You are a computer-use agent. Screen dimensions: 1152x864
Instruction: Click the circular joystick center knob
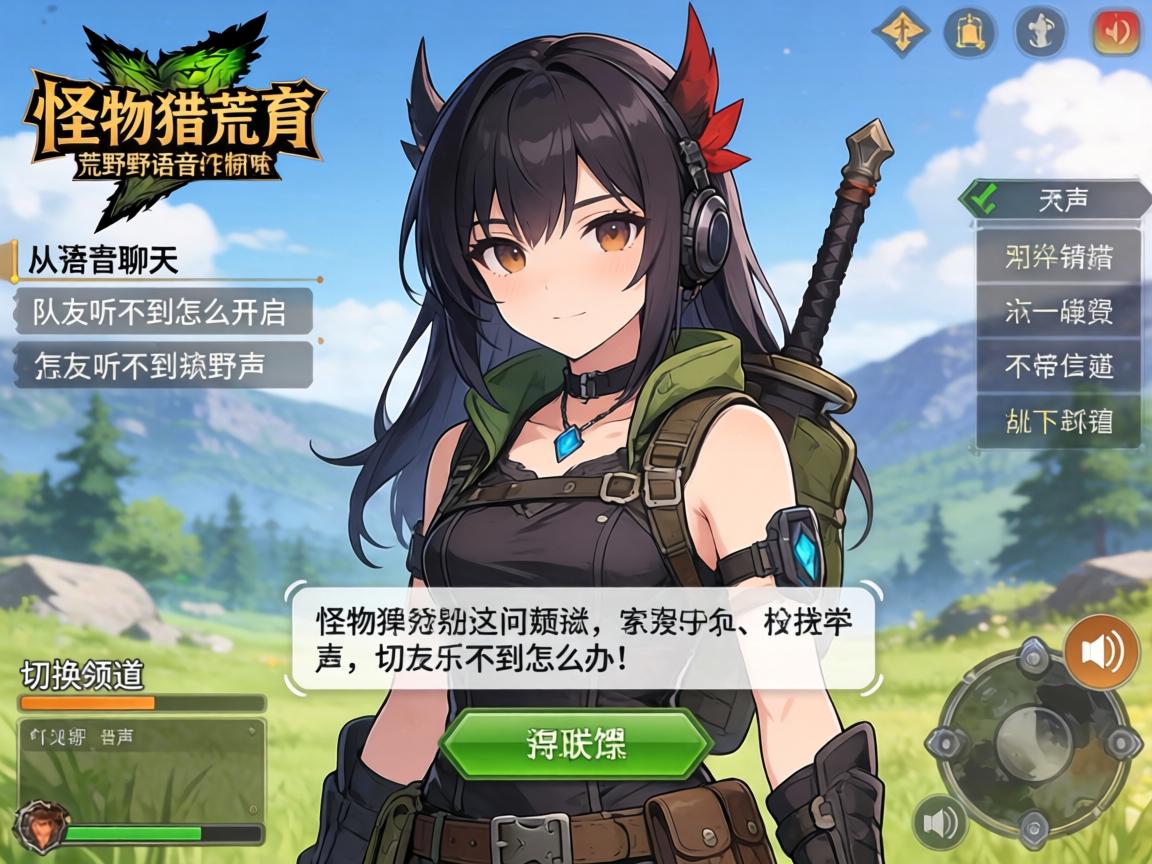[x=1033, y=743]
